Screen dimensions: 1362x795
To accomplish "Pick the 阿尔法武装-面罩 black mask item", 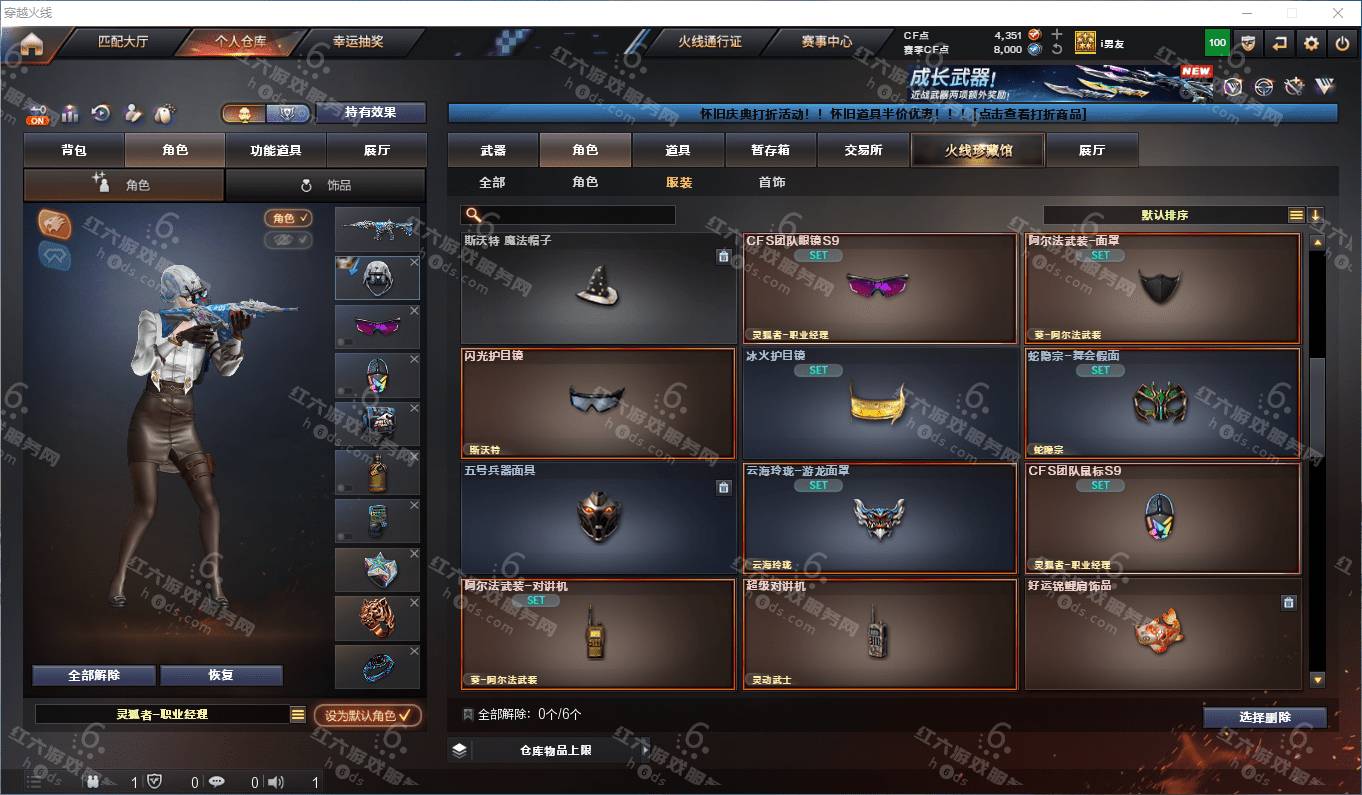I will [x=1162, y=289].
